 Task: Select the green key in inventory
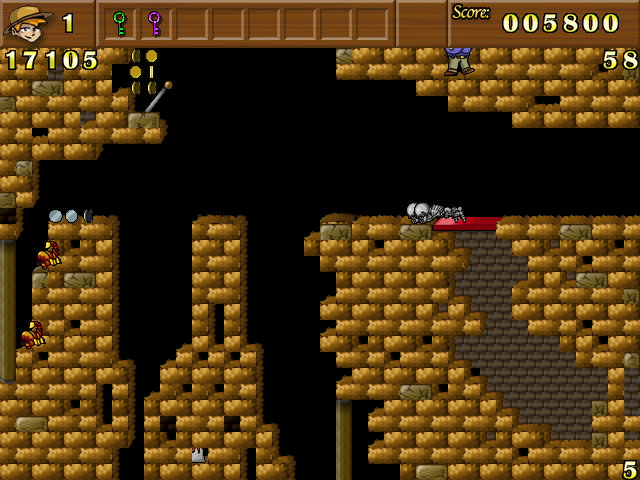pos(120,22)
